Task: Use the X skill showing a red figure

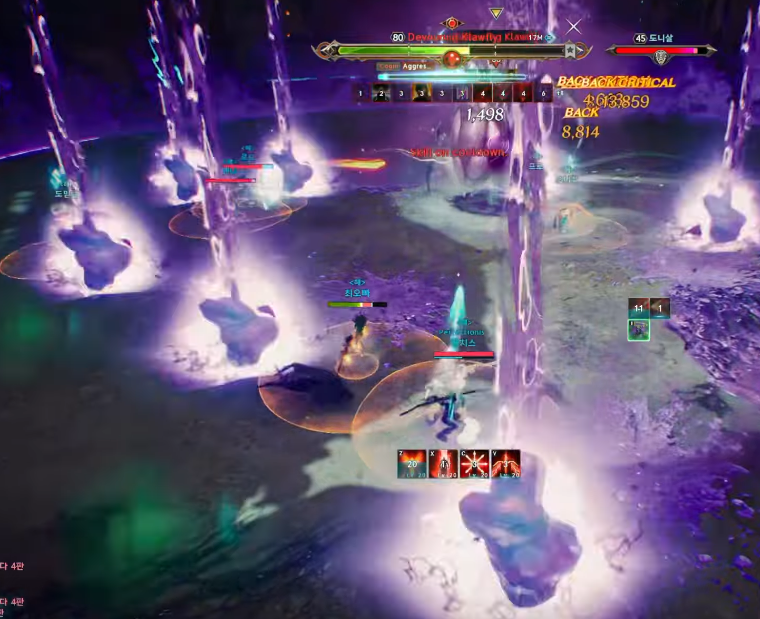Action: [443, 464]
